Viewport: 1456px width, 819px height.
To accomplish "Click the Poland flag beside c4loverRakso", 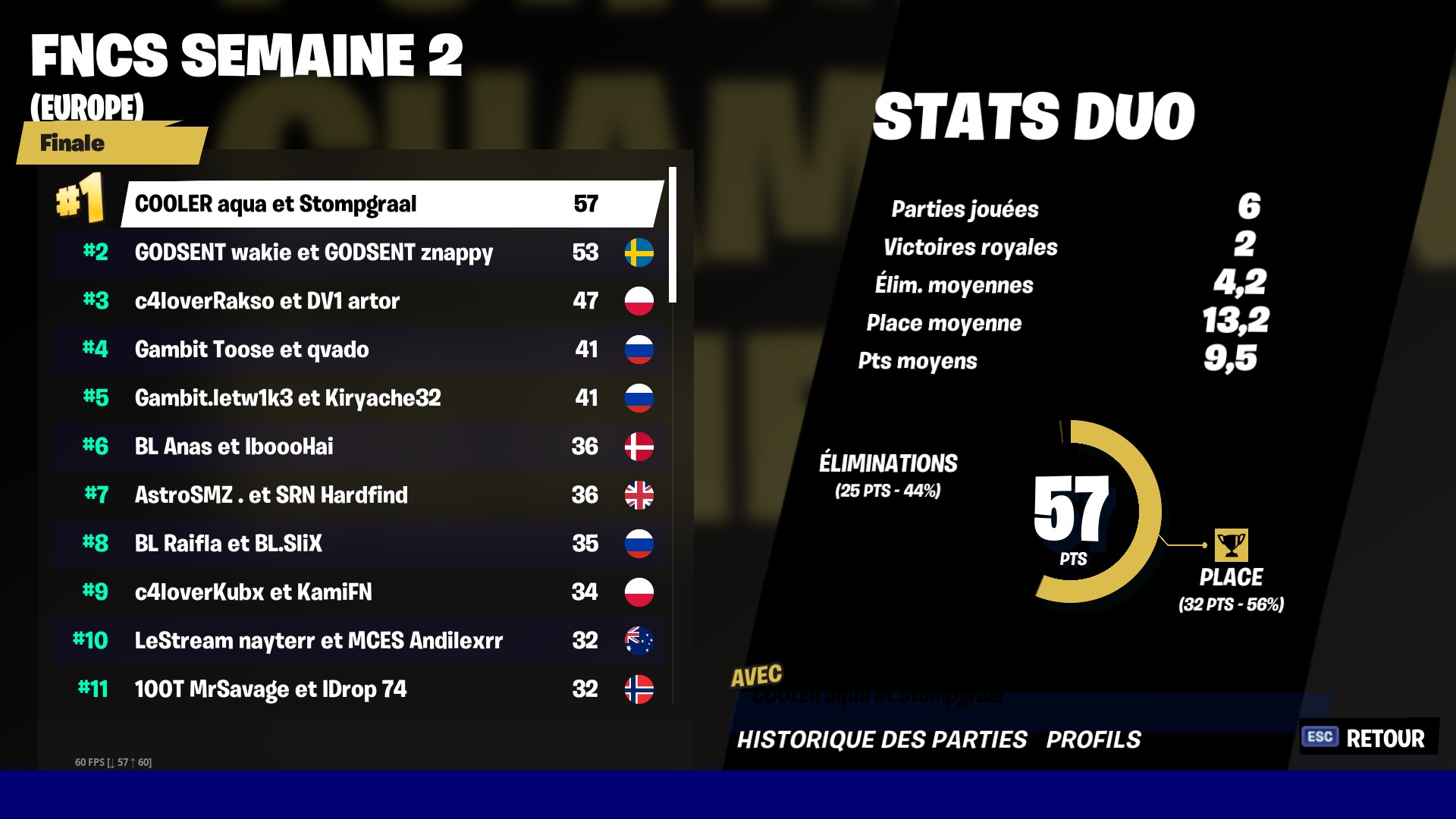I will pyautogui.click(x=641, y=301).
